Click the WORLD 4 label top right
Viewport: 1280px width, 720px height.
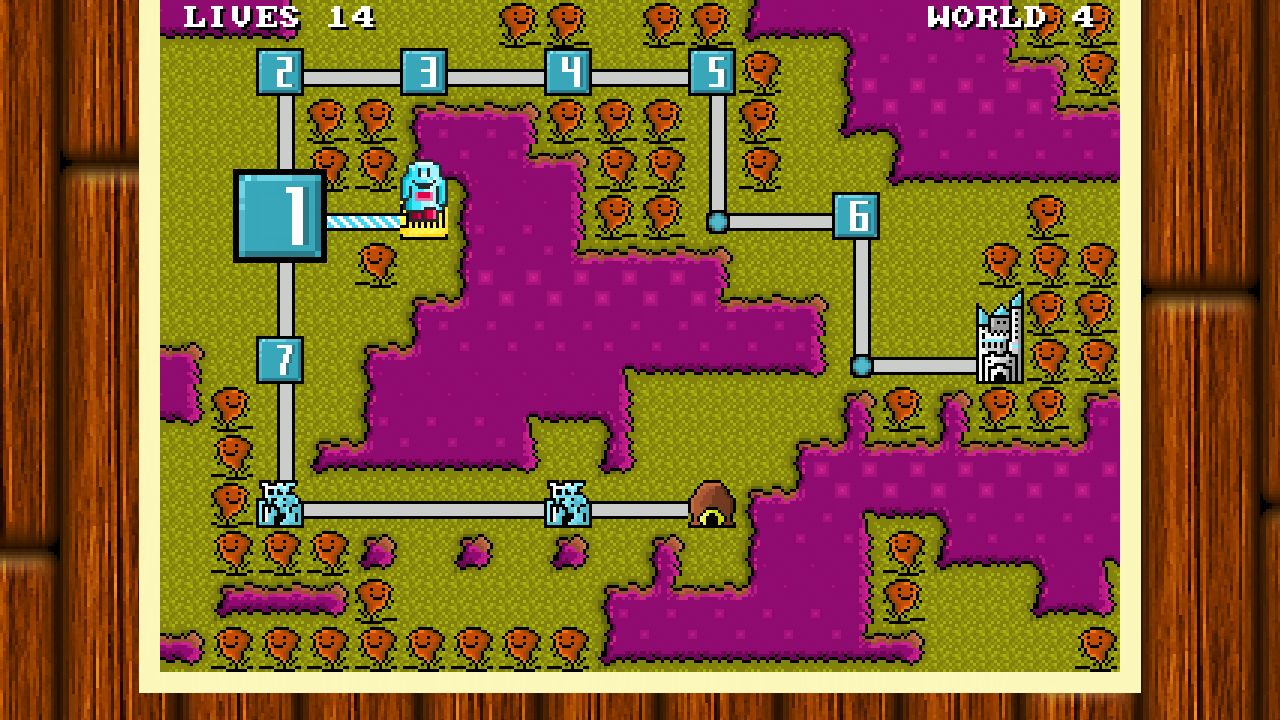point(1013,17)
